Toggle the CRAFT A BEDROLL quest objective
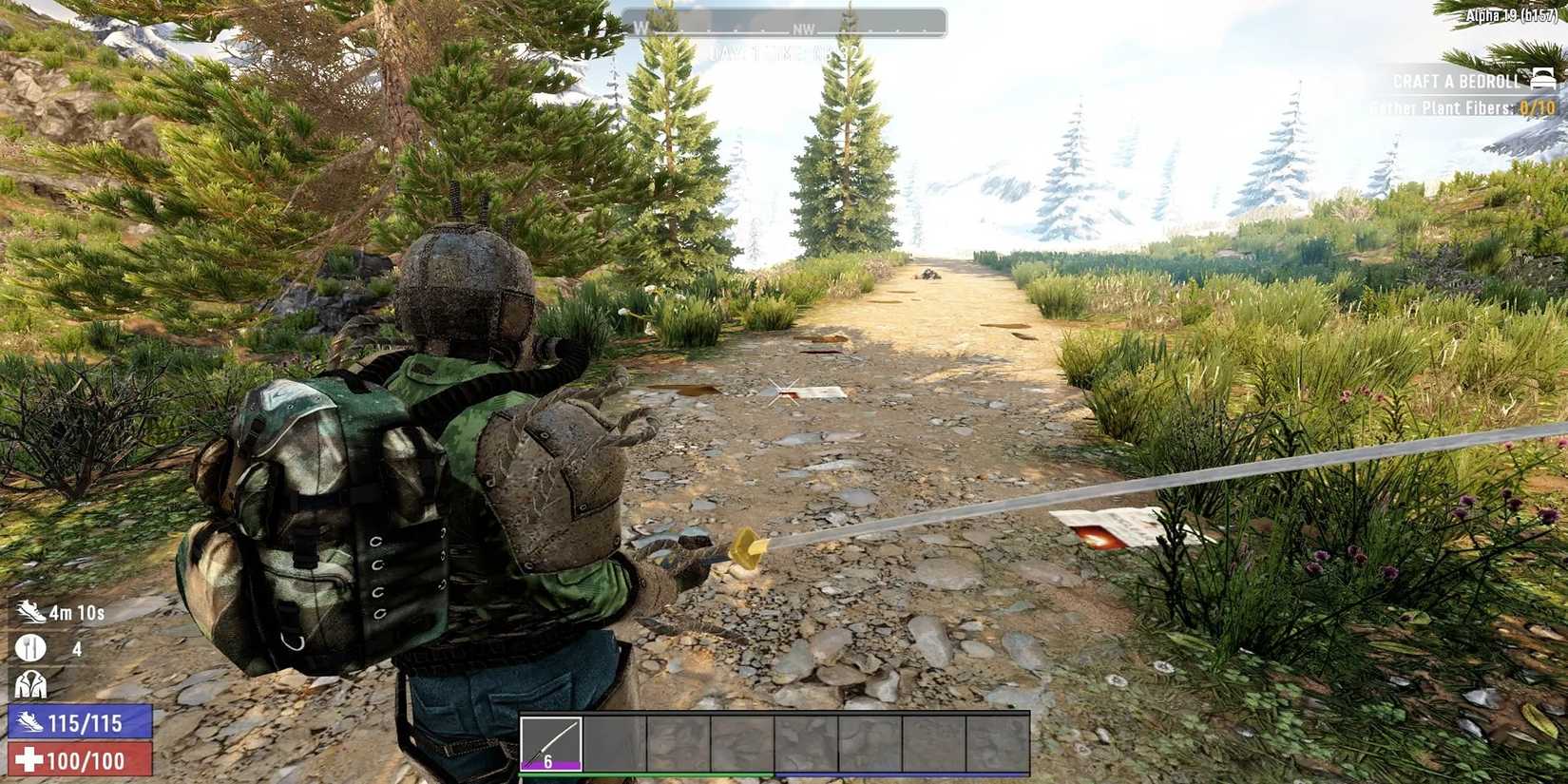1568x784 pixels. tap(1454, 82)
